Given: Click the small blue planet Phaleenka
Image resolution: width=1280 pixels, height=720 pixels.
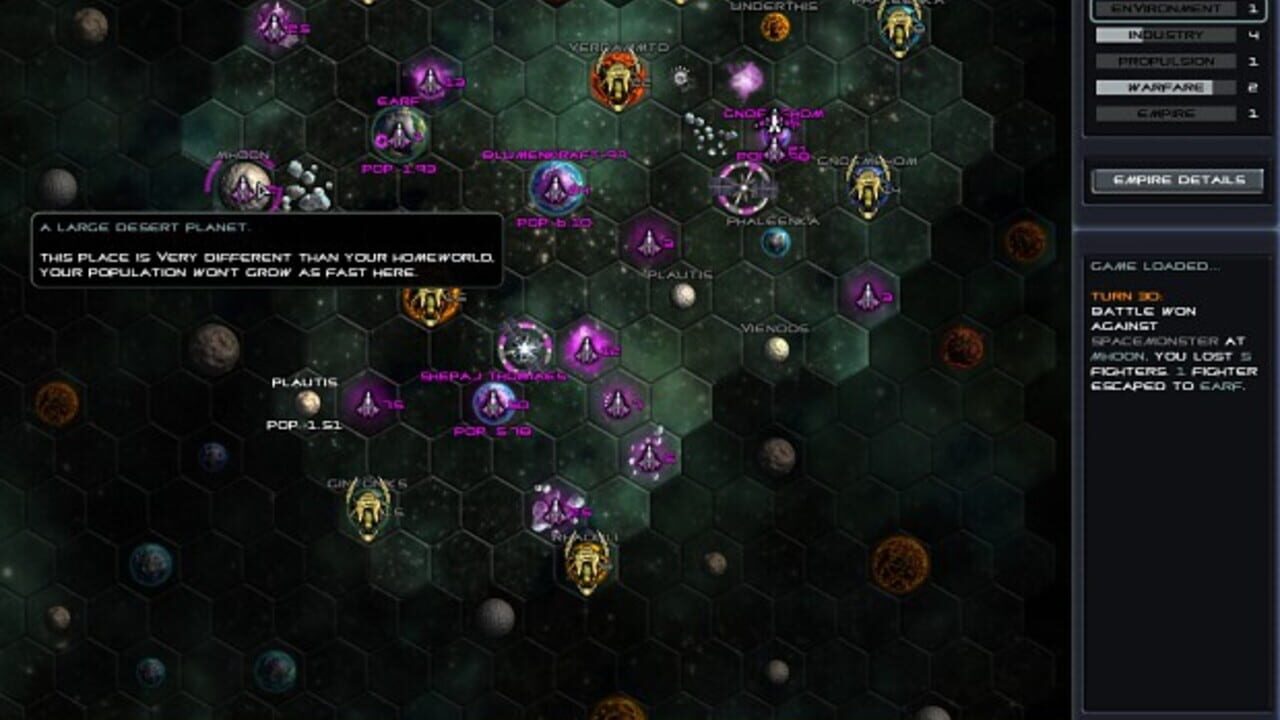Looking at the screenshot, I should 776,242.
